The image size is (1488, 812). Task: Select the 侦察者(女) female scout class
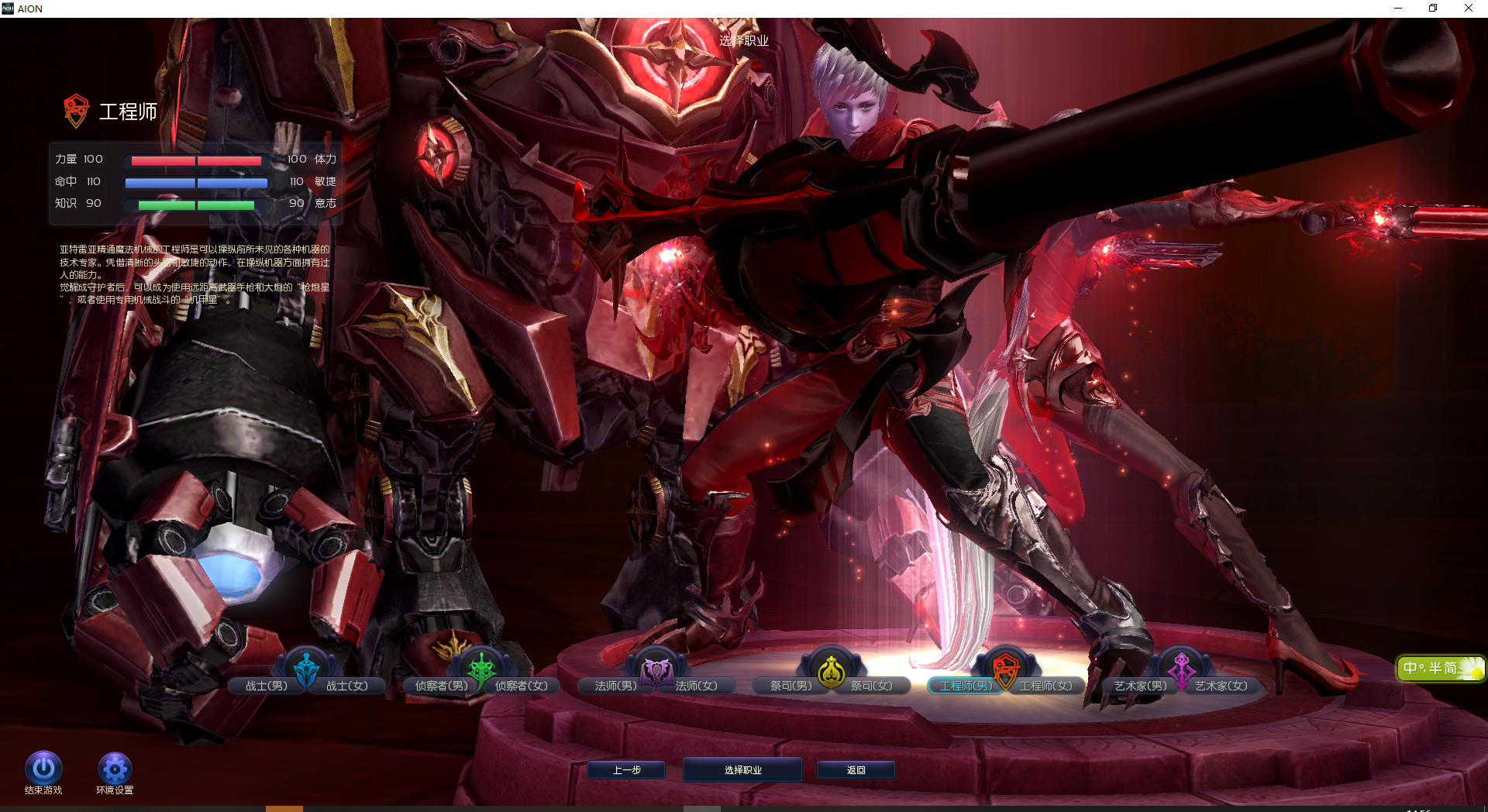click(522, 686)
